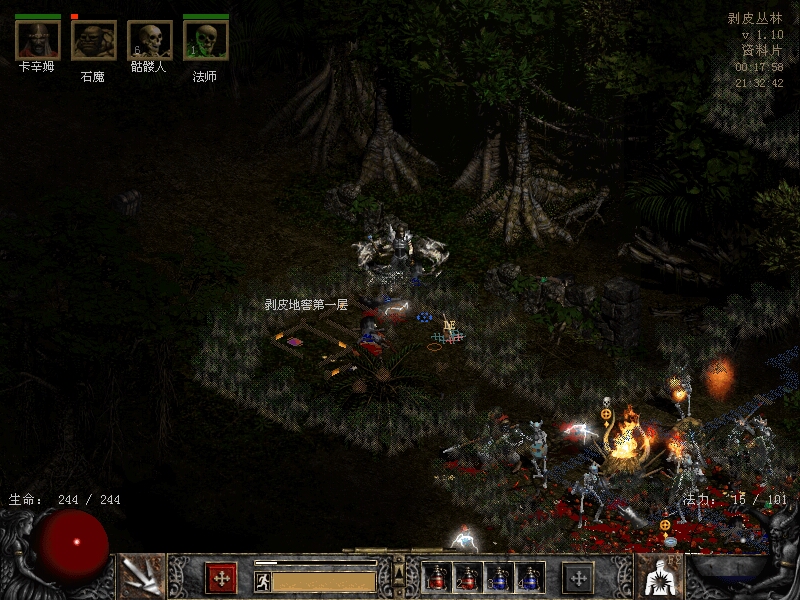Select the 卡辛姆 mercenary portrait
This screenshot has height=600, width=800.
pos(38,40)
